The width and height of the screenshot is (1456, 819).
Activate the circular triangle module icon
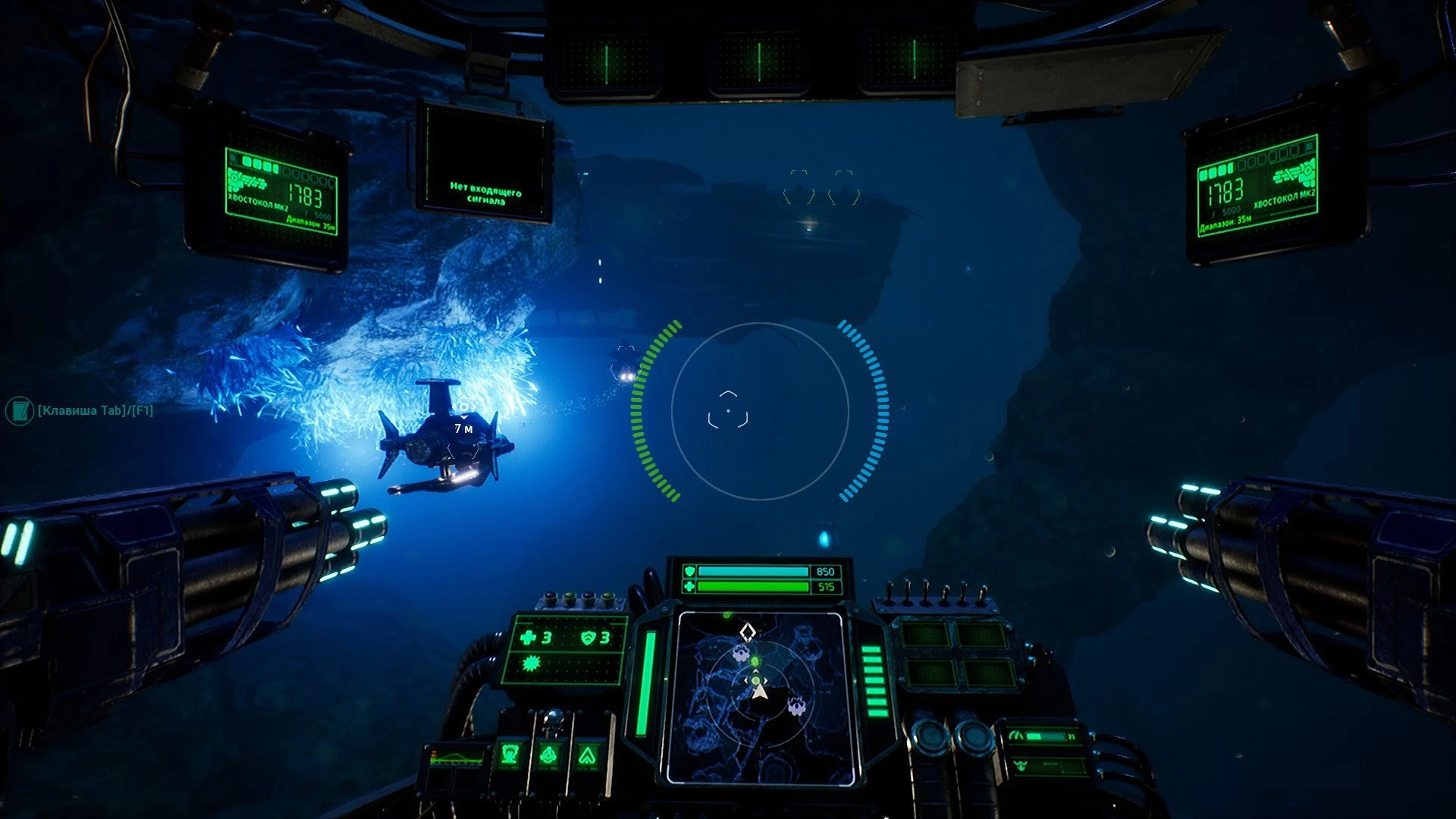[549, 755]
